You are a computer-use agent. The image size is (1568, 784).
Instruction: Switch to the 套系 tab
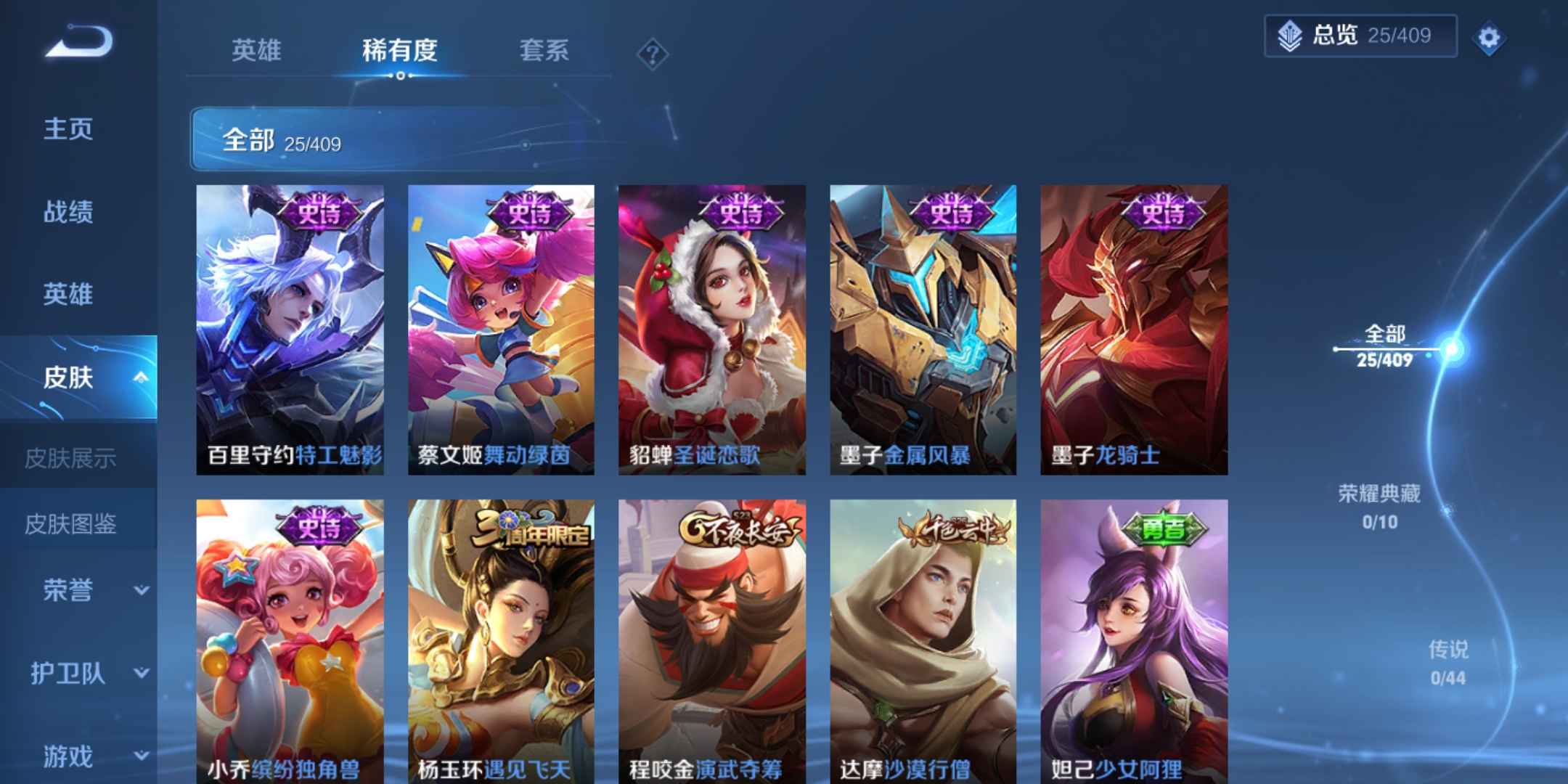coord(544,51)
